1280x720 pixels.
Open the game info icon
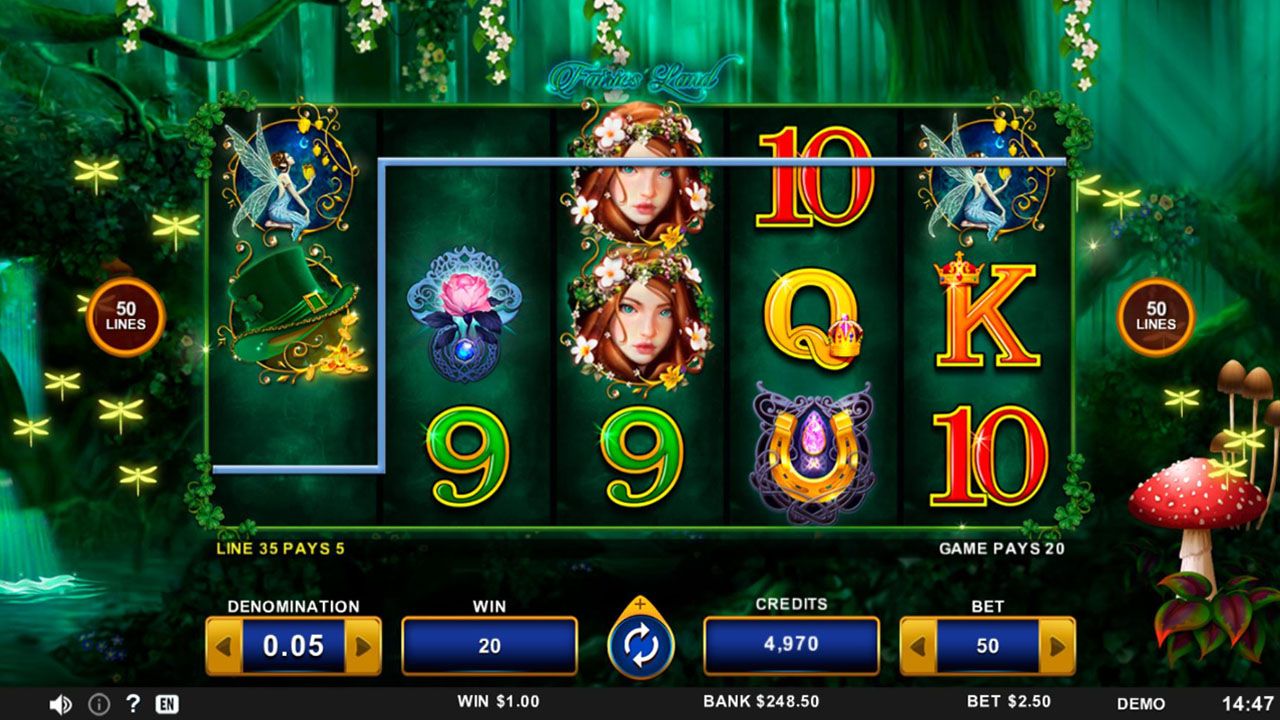(99, 704)
